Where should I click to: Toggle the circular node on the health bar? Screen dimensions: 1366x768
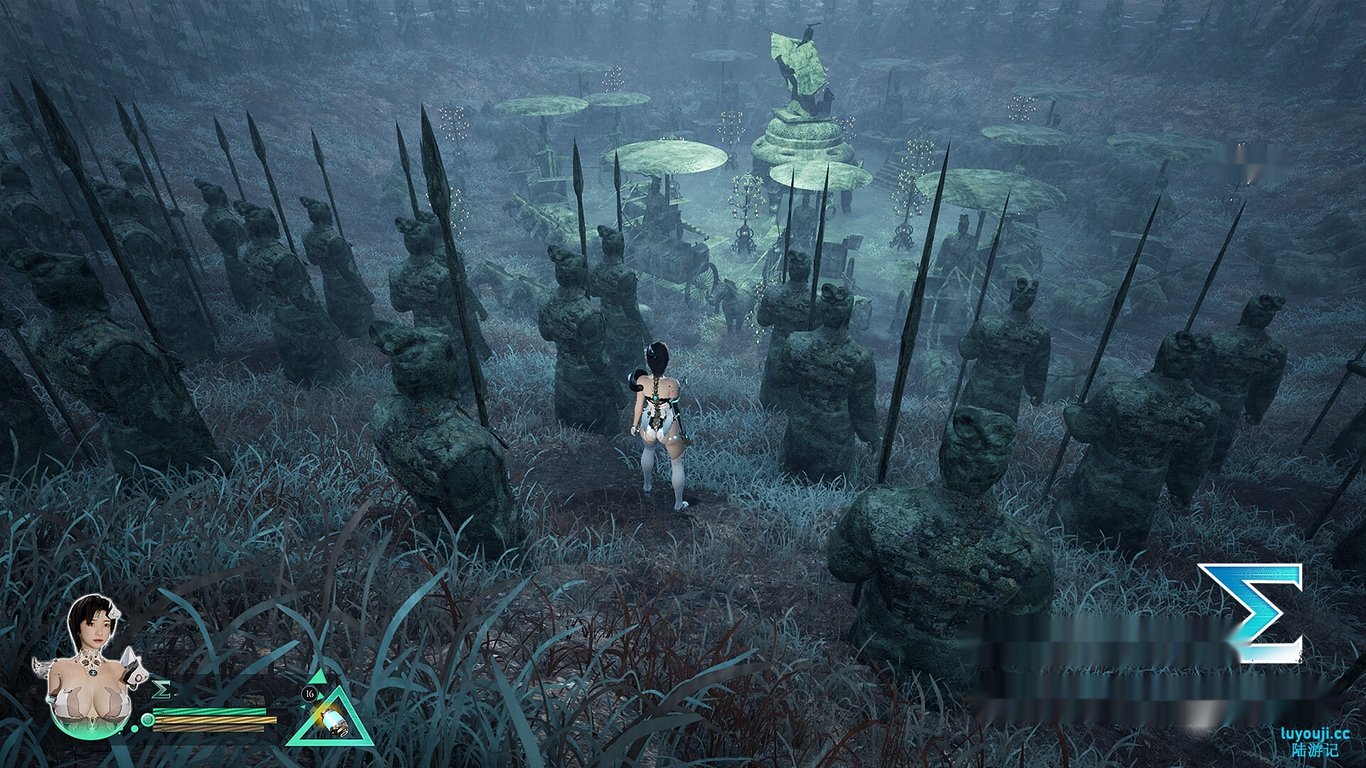(147, 719)
